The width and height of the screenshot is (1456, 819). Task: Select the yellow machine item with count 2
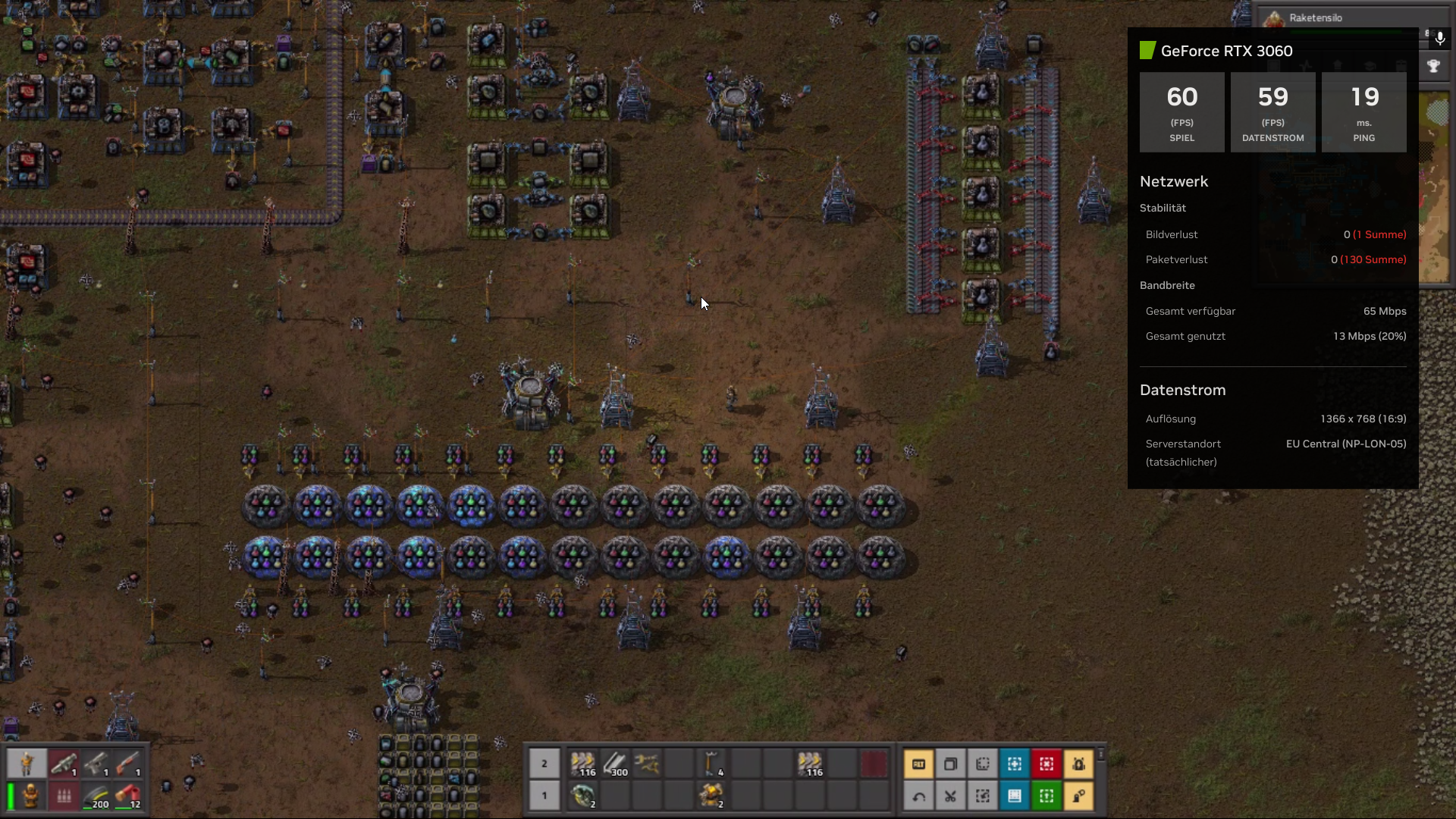711,795
